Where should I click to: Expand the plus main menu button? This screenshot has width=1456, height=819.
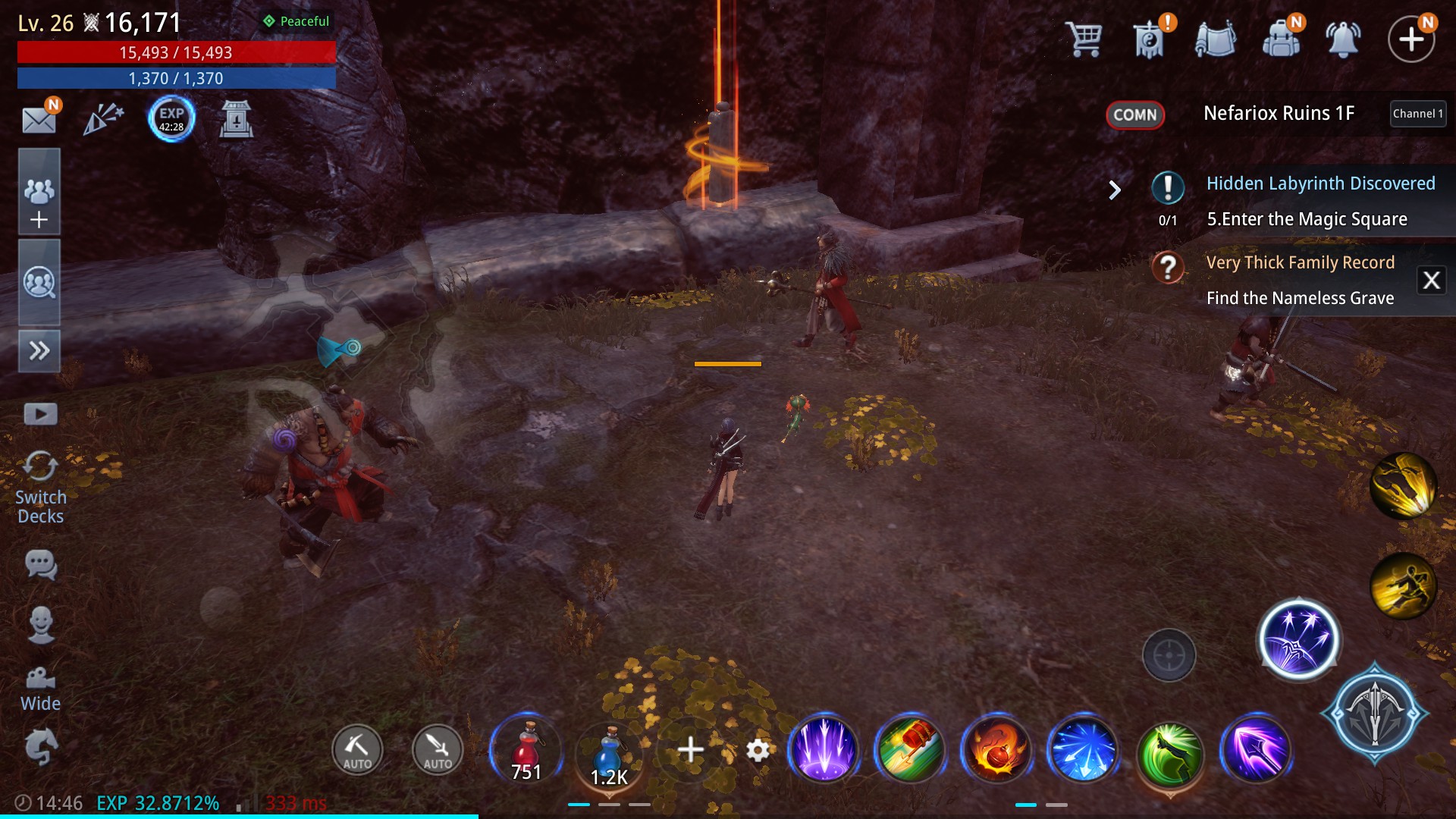point(1410,39)
